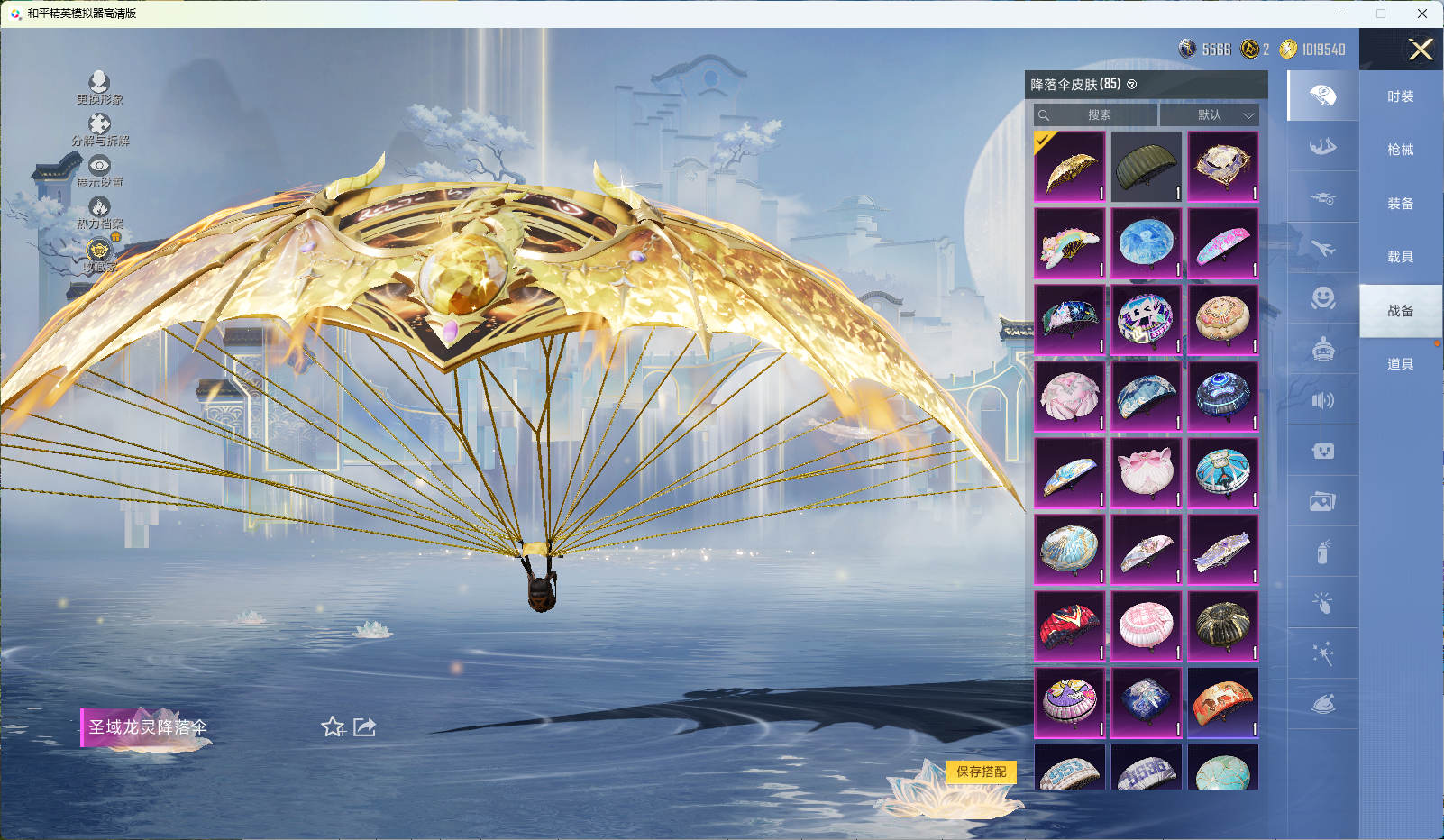Open the 默认 sorting dropdown
The height and width of the screenshot is (840, 1444).
pos(1210,115)
